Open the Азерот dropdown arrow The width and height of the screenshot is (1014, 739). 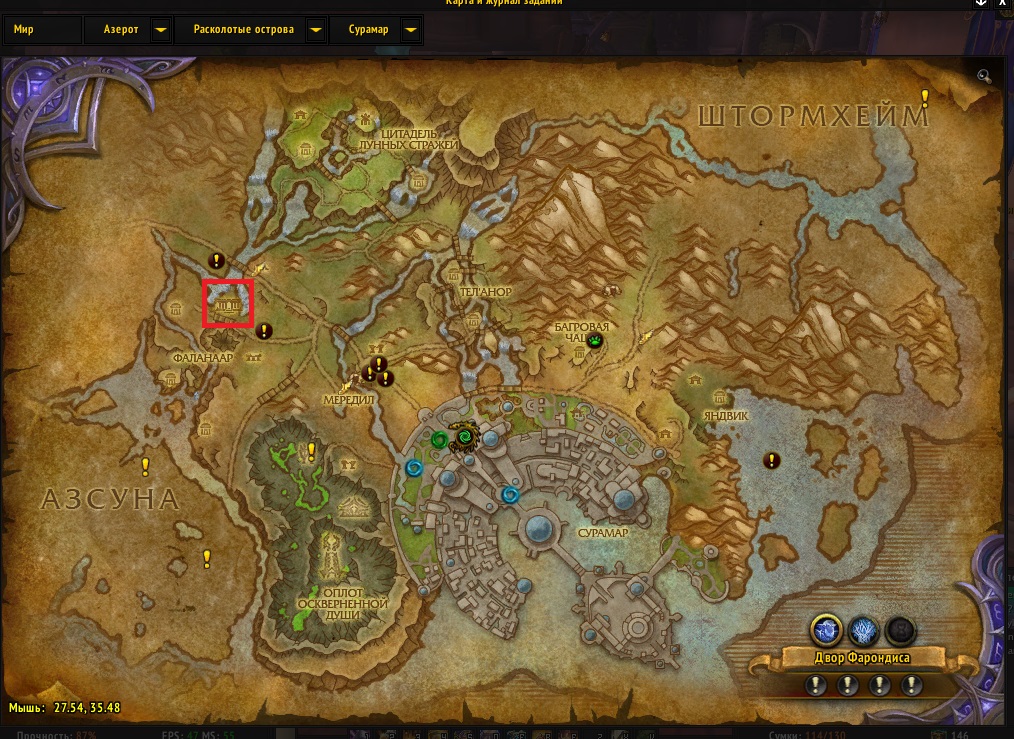[160, 30]
